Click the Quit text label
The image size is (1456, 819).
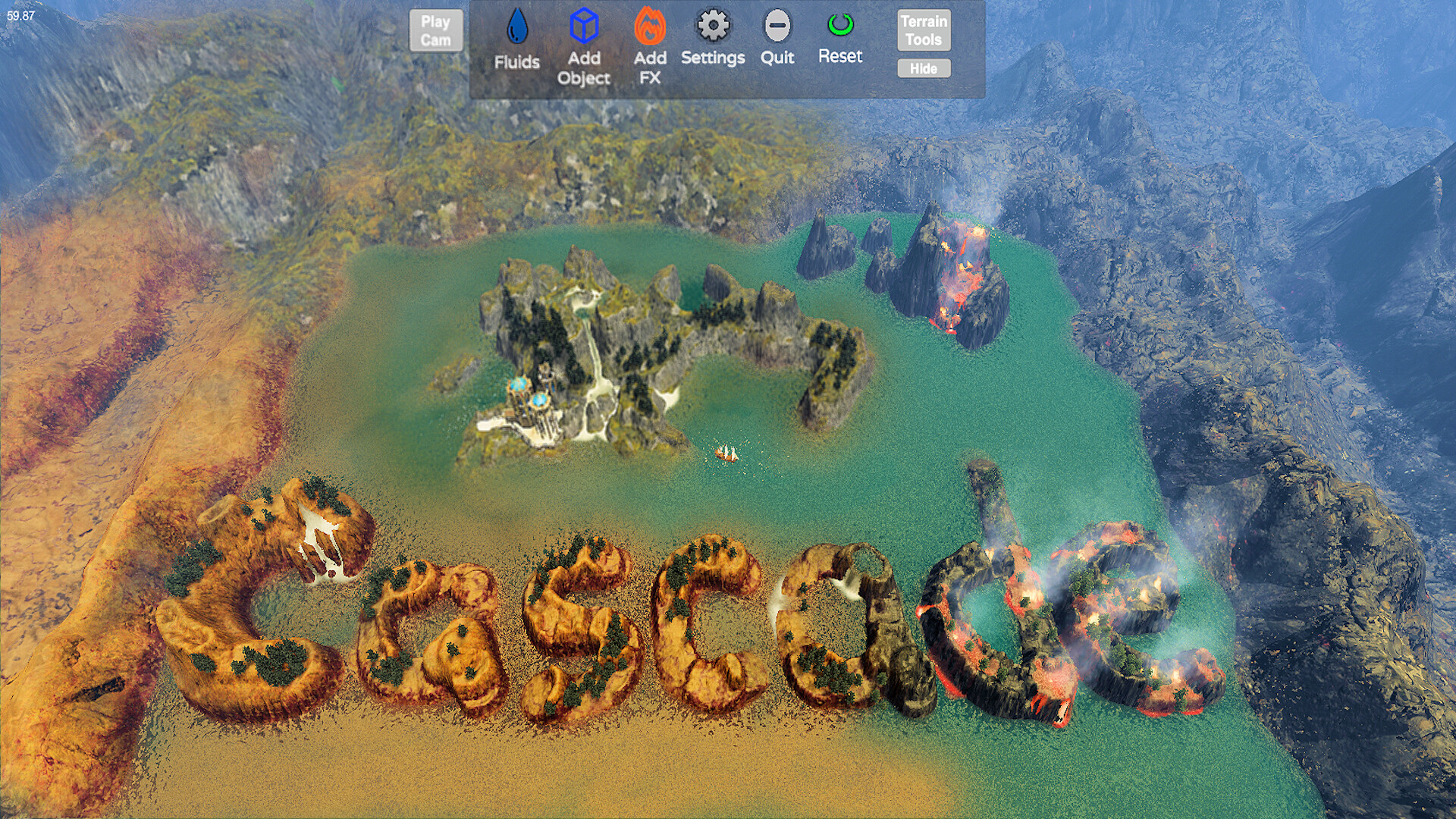pyautogui.click(x=777, y=57)
